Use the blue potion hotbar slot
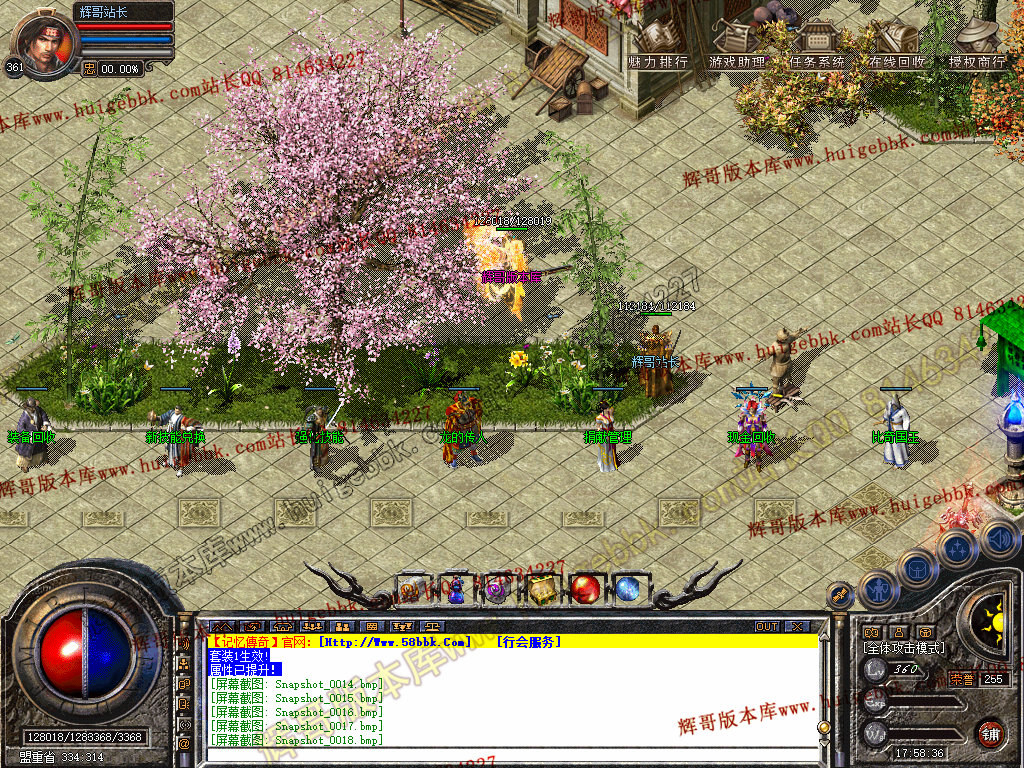The image size is (1024, 768). 456,590
